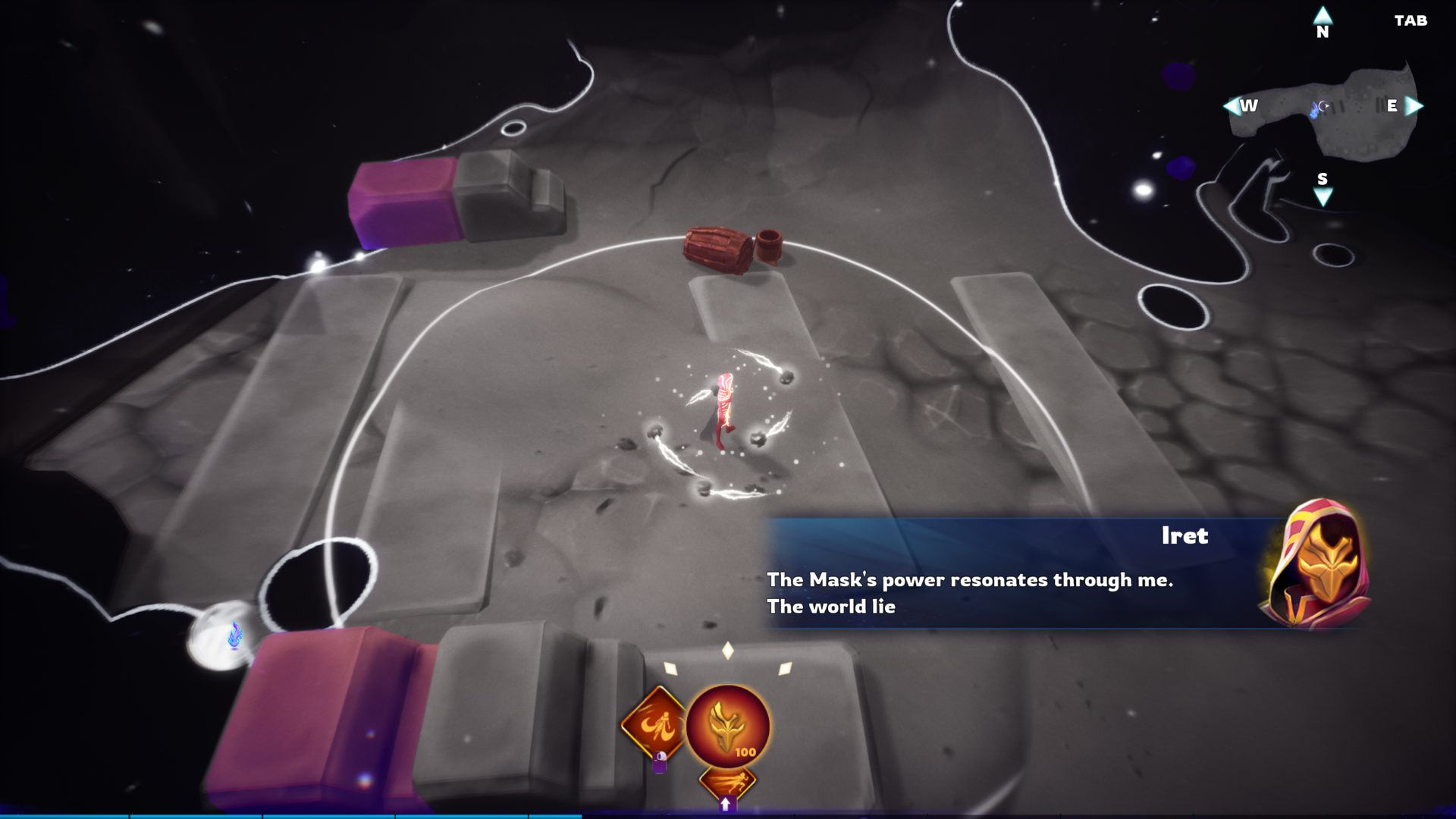Click the south compass arrow on minimap
Image resolution: width=1456 pixels, height=819 pixels.
coord(1323,198)
